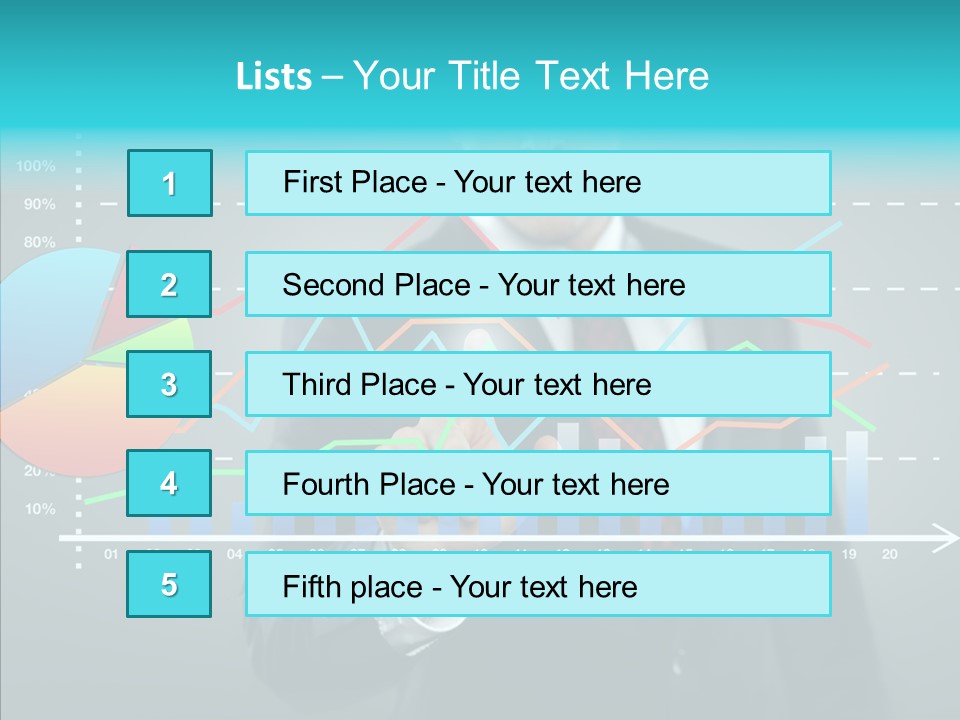Image resolution: width=960 pixels, height=720 pixels.
Task: Select the number 3 box
Action: pyautogui.click(x=169, y=384)
